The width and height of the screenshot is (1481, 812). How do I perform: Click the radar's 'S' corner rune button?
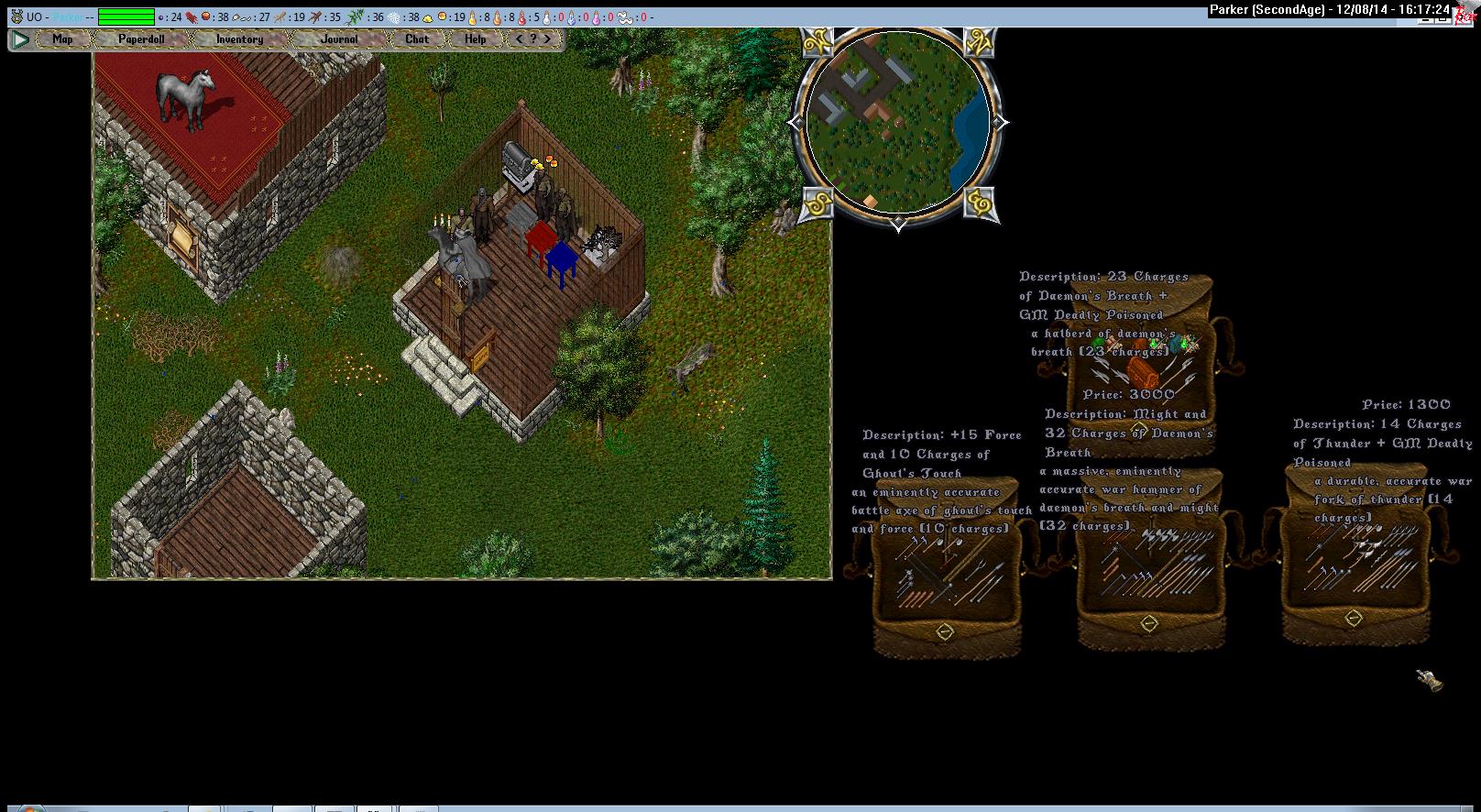(x=815, y=203)
